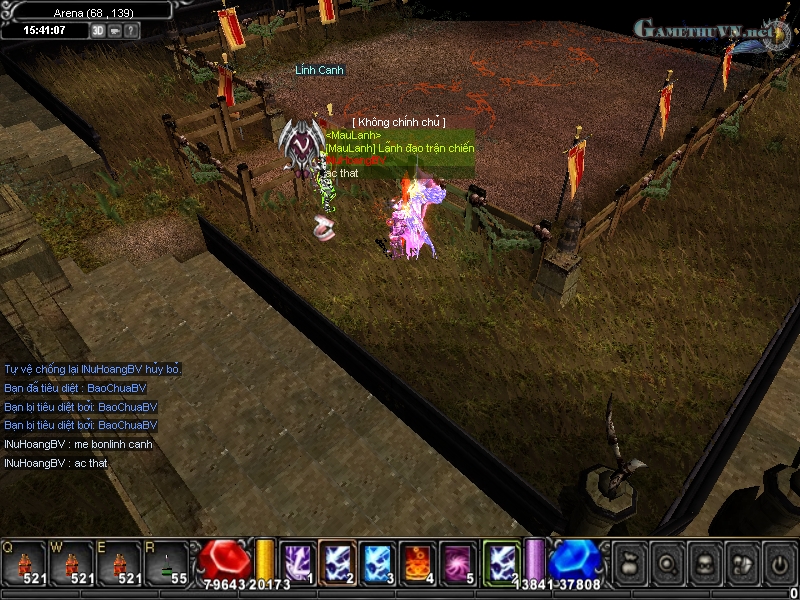Cast the blue ice skill in slot 3
This screenshot has width=800, height=600.
click(x=377, y=560)
